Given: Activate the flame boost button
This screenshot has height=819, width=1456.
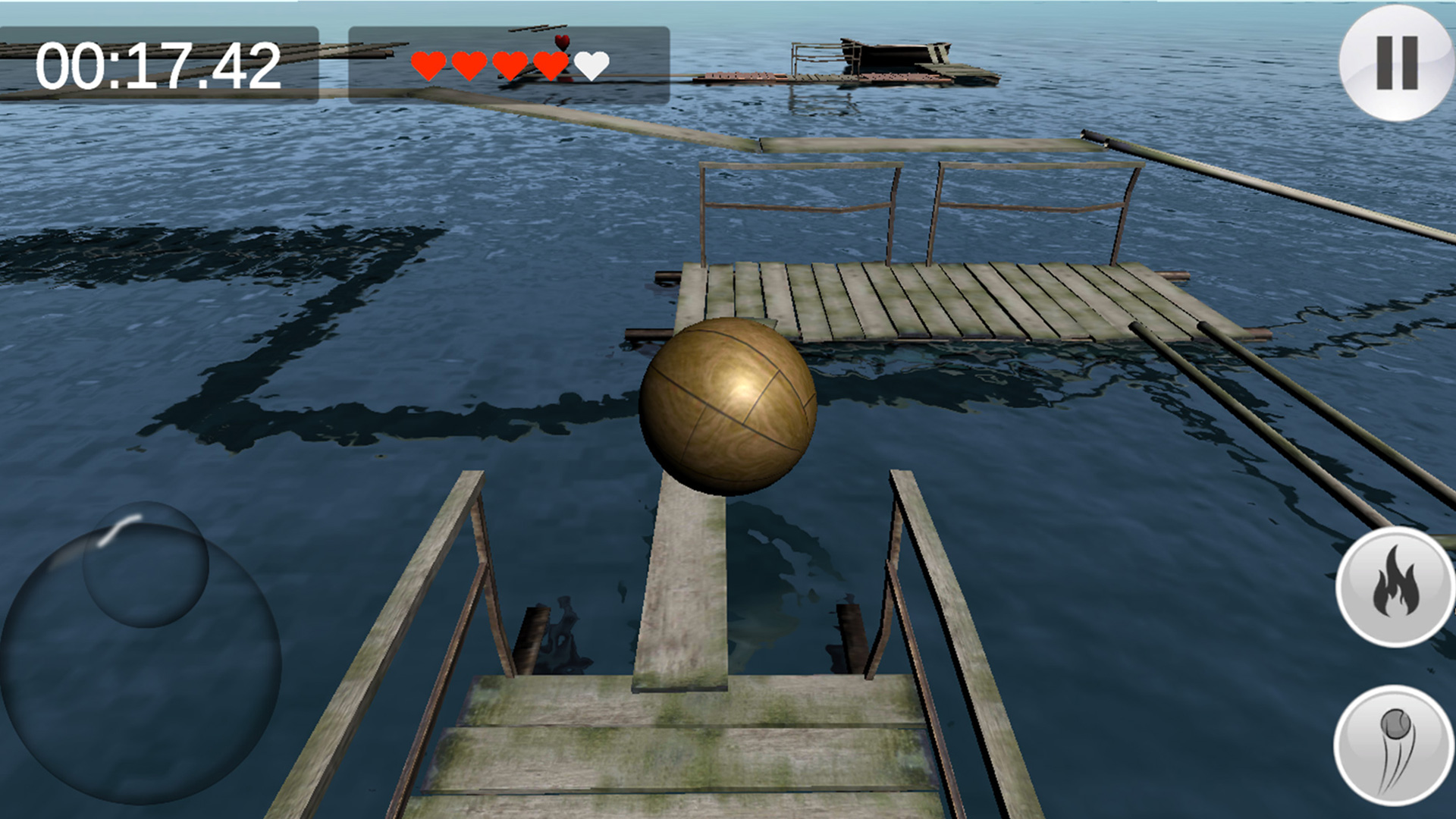Looking at the screenshot, I should [x=1394, y=588].
